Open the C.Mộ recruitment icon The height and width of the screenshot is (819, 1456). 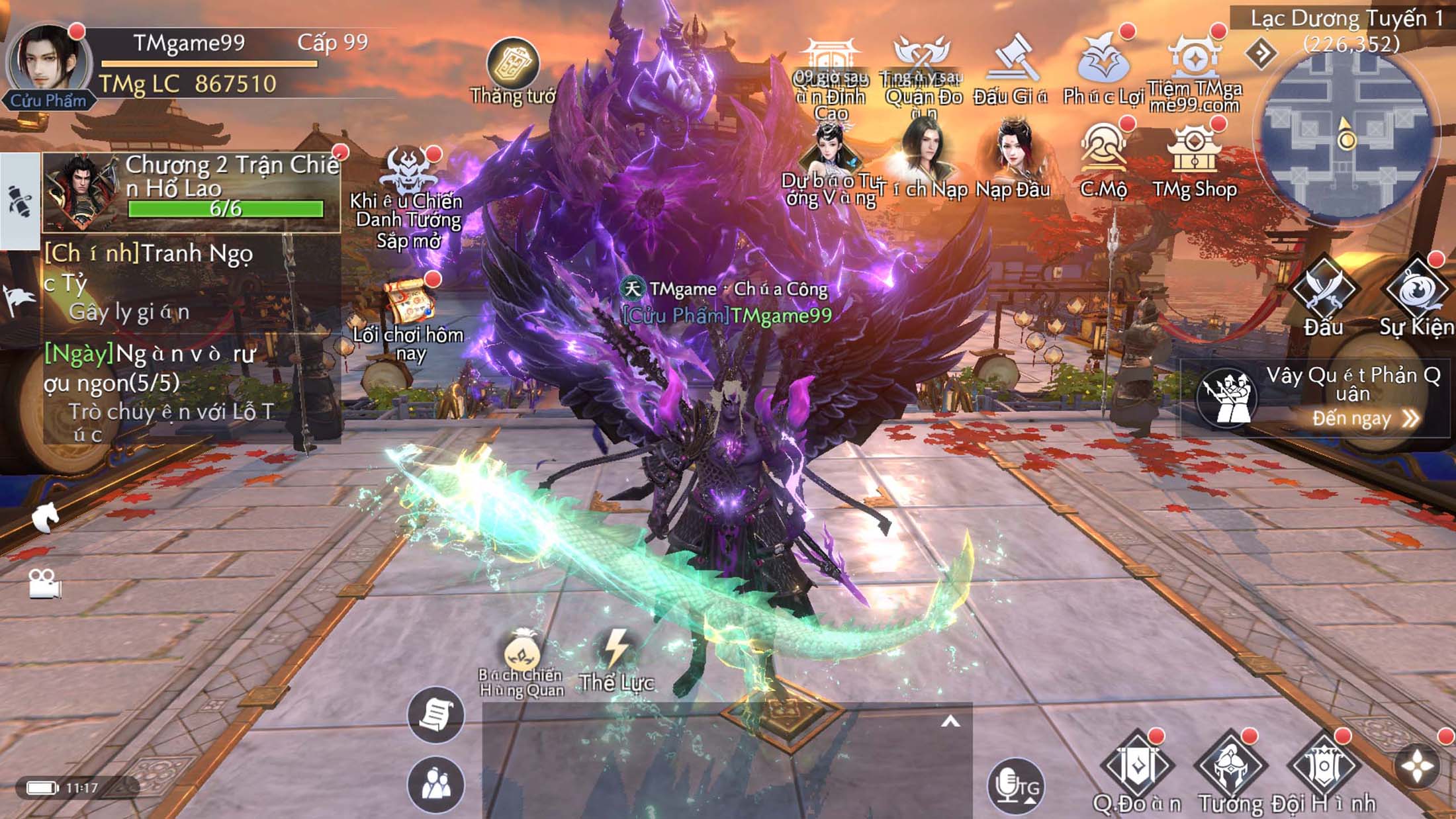pyautogui.click(x=1103, y=151)
